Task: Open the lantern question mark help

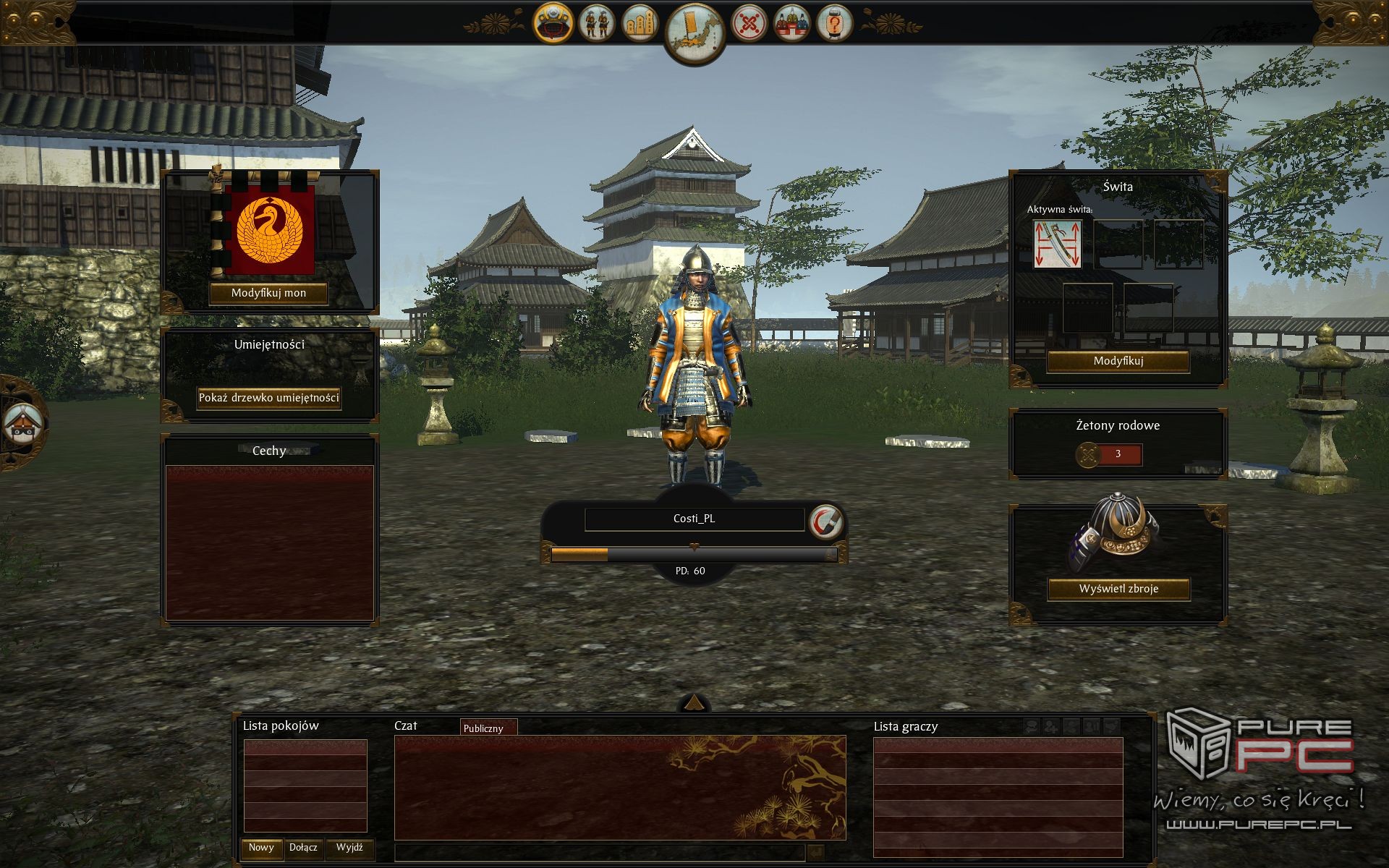Action: click(x=834, y=24)
